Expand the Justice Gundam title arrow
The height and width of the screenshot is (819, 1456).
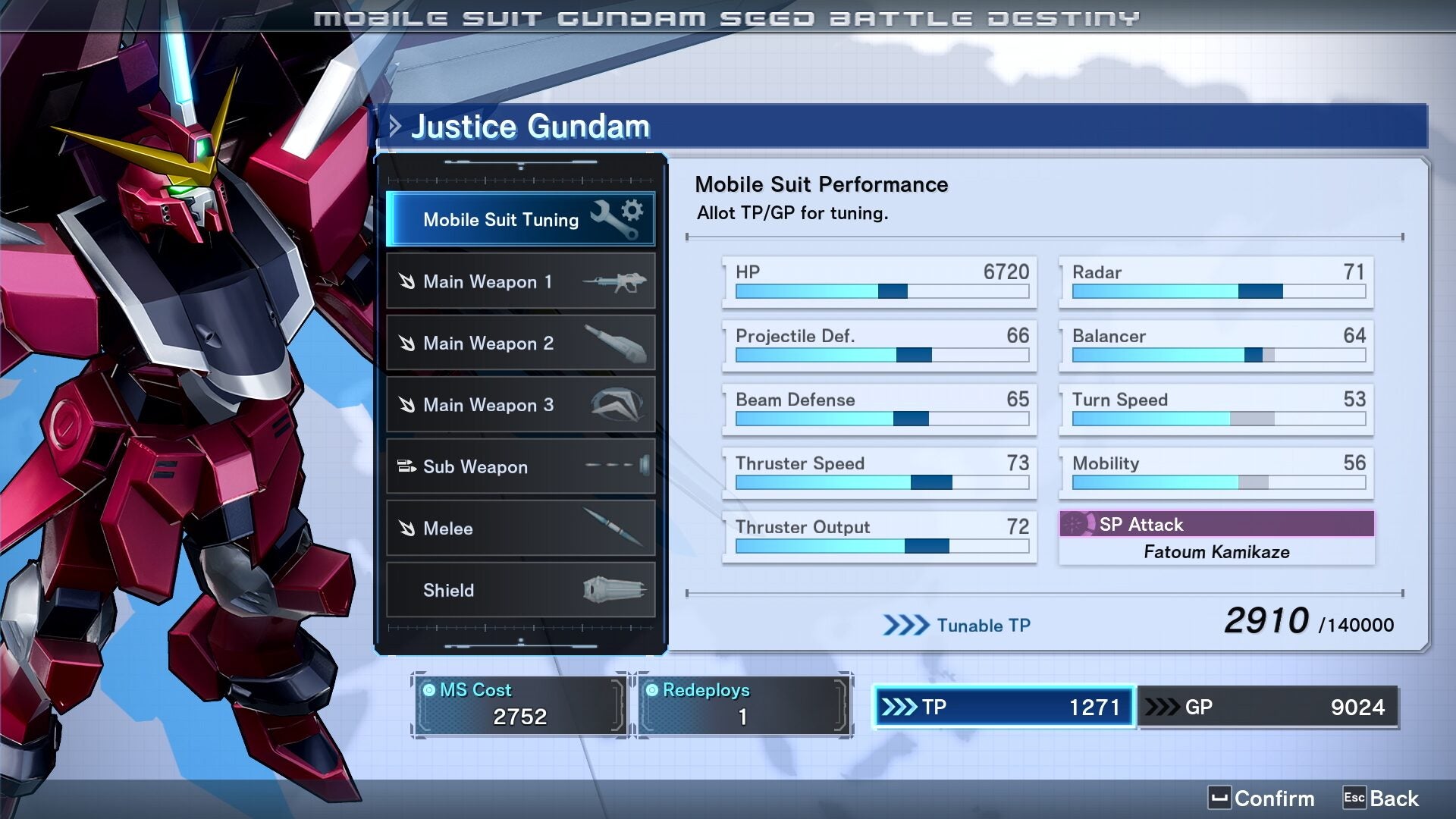tap(394, 126)
